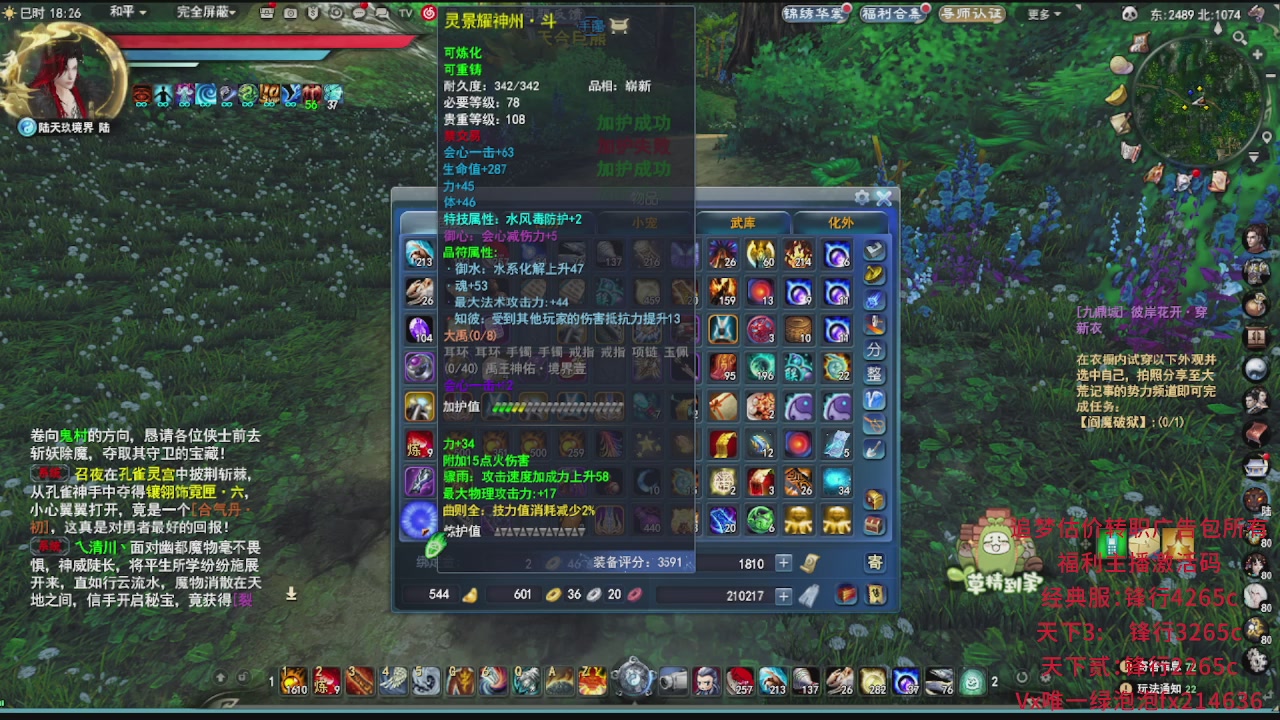Open mail with the 寄 icon
This screenshot has width=1280, height=720.
click(877, 562)
